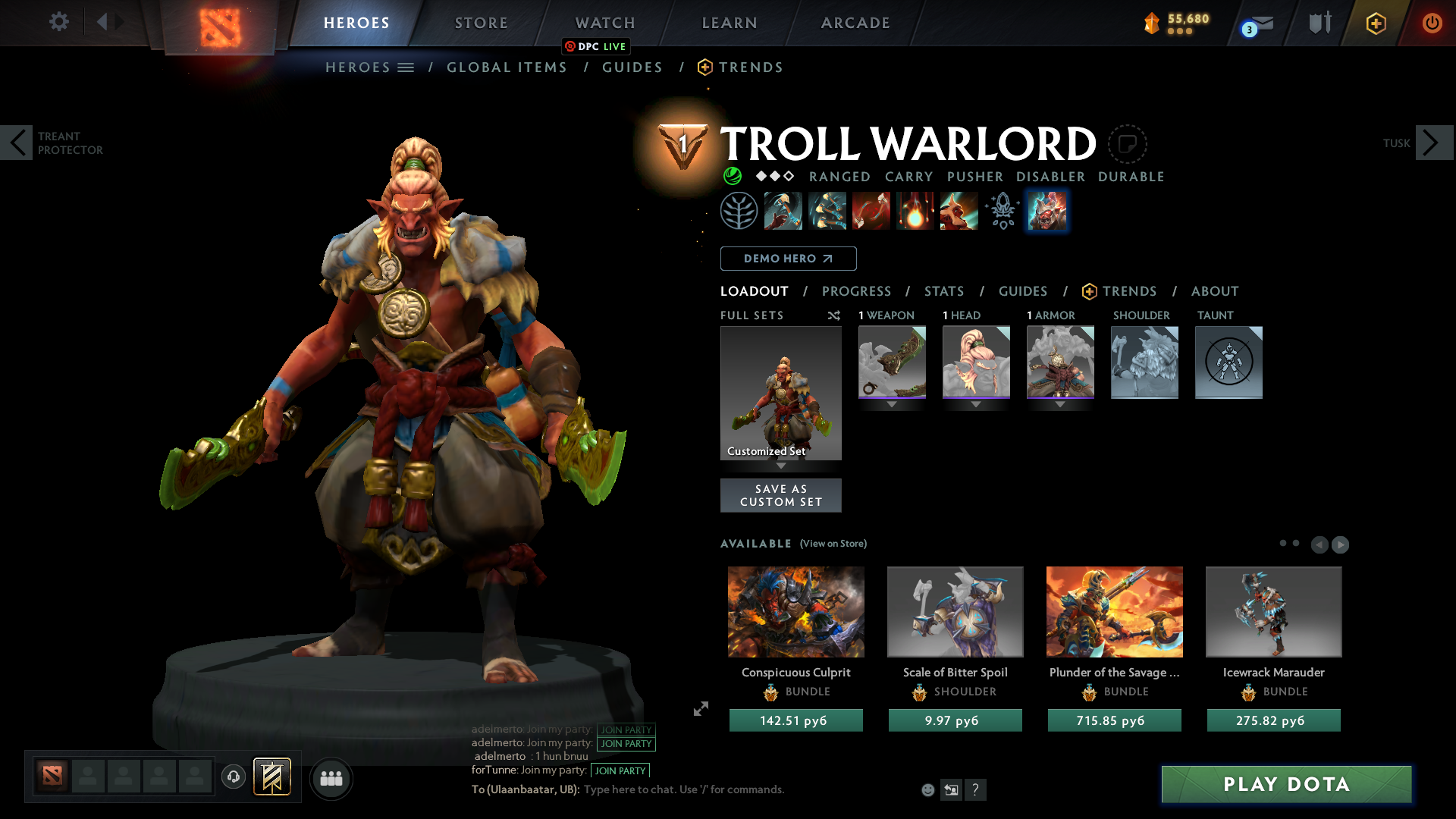Open the friends list icon

[330, 779]
